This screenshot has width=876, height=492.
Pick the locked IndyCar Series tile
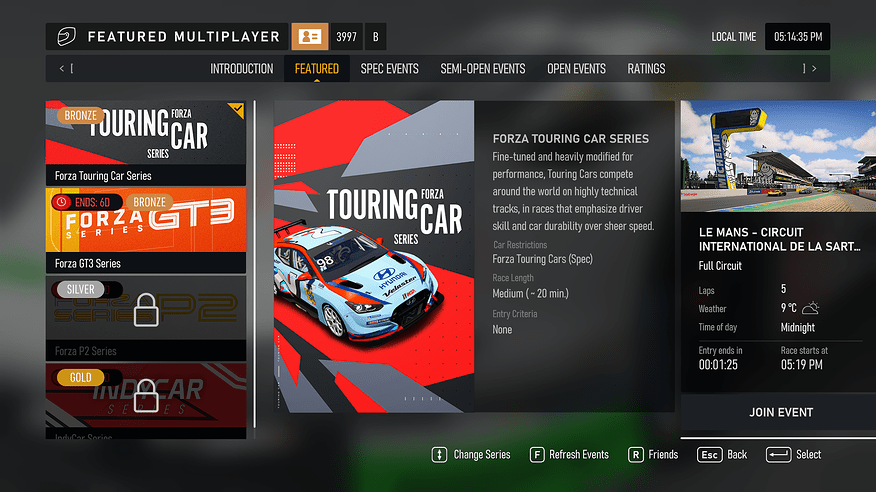(x=146, y=400)
